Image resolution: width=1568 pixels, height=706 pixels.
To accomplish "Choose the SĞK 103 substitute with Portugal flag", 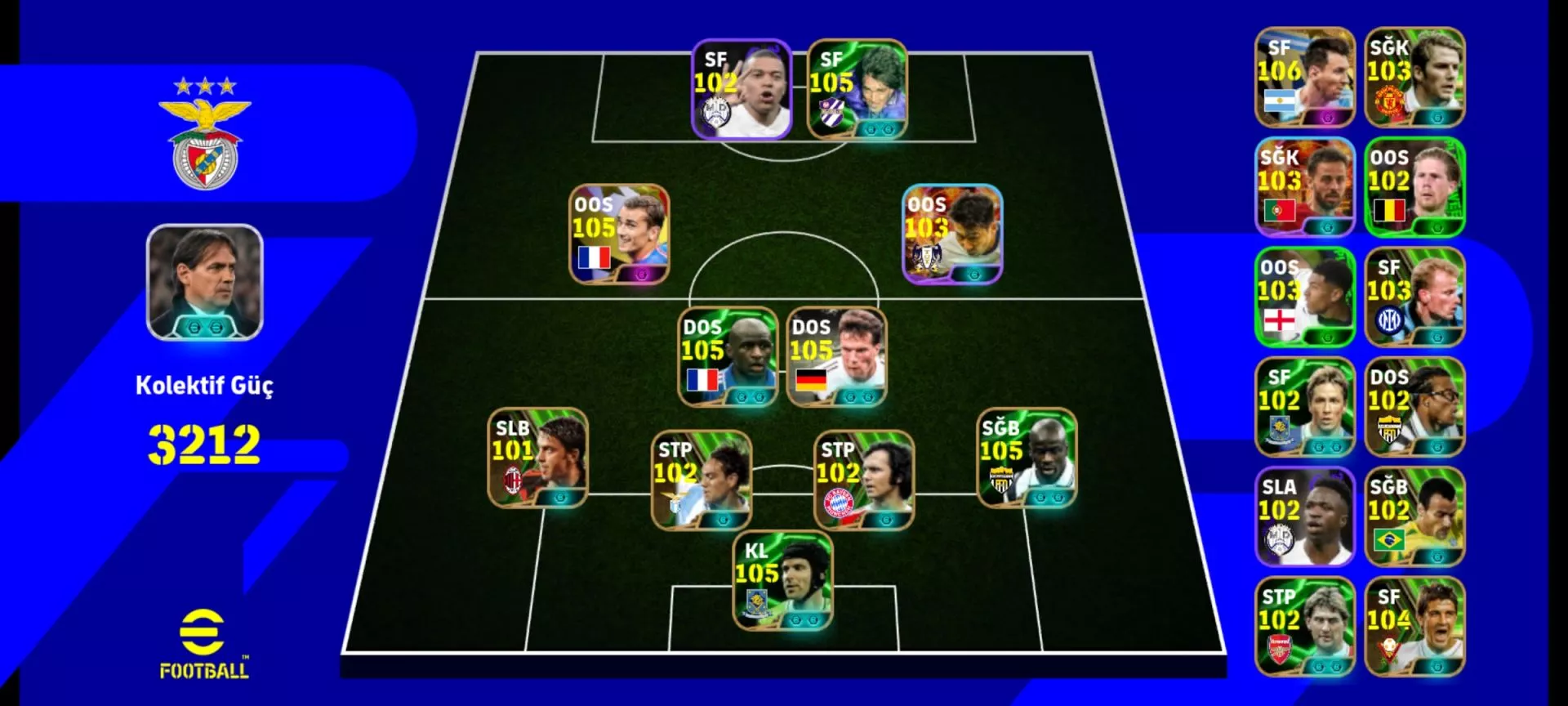I will pyautogui.click(x=1305, y=187).
